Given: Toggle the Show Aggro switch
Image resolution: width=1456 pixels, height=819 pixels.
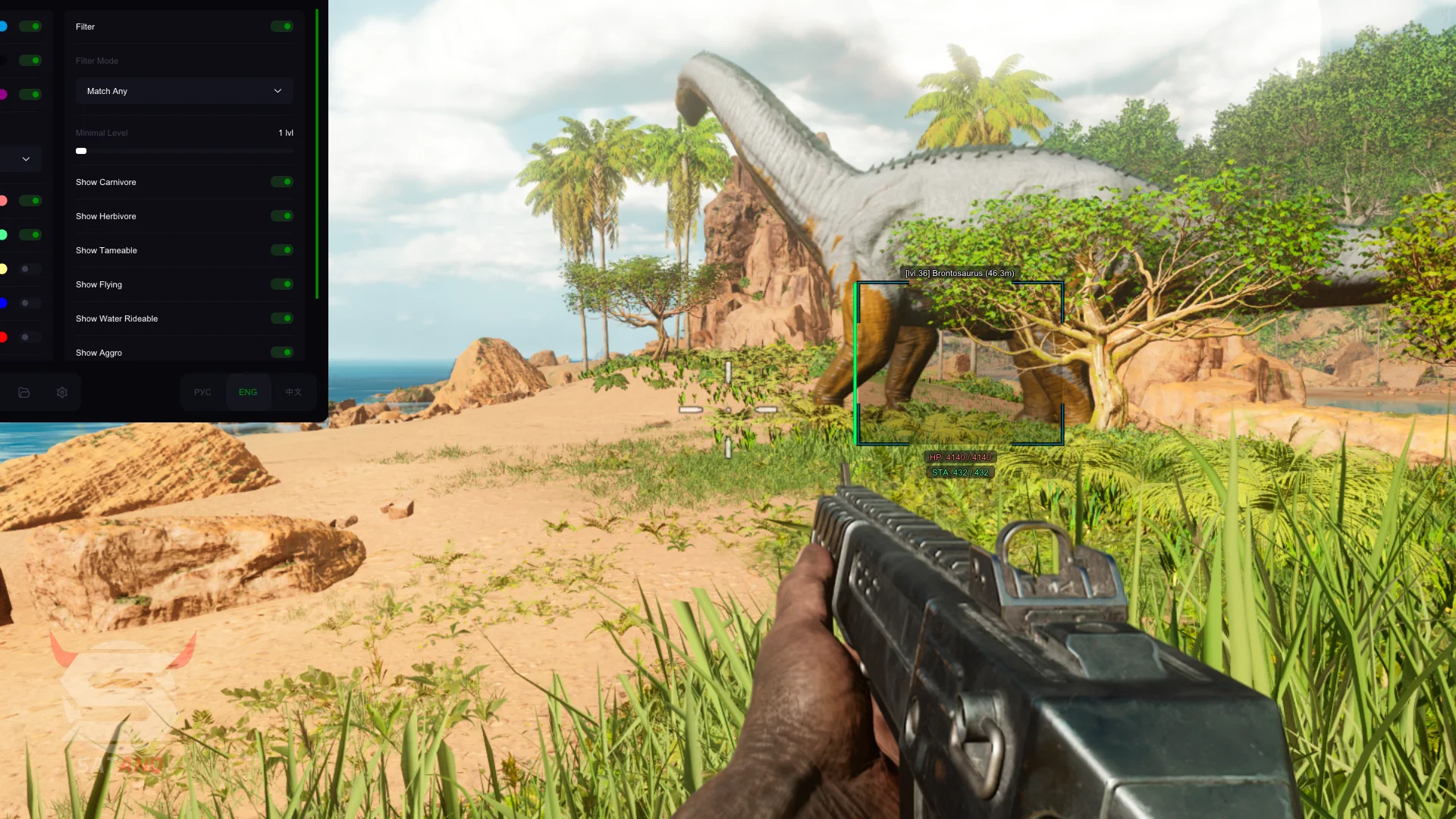Looking at the screenshot, I should point(282,353).
